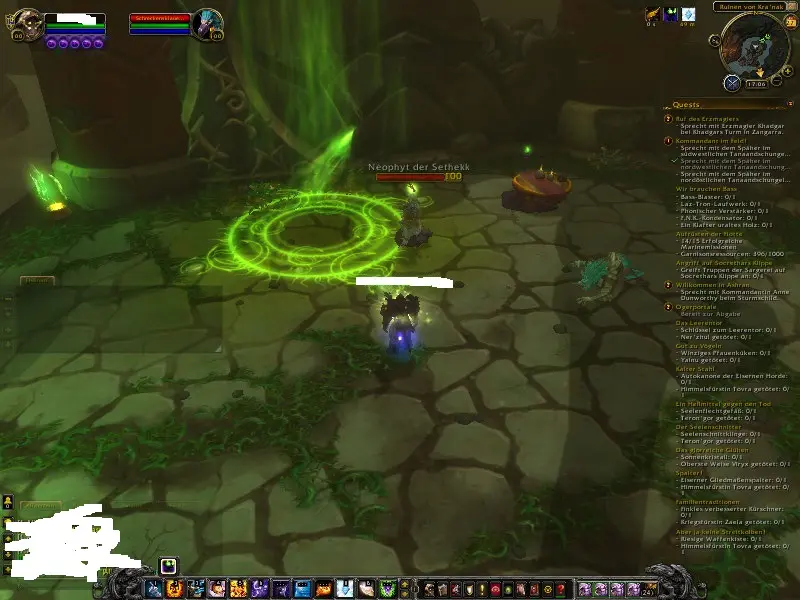Collapse the Quests tracker panel
Screen dimensions: 800x600
click(788, 104)
